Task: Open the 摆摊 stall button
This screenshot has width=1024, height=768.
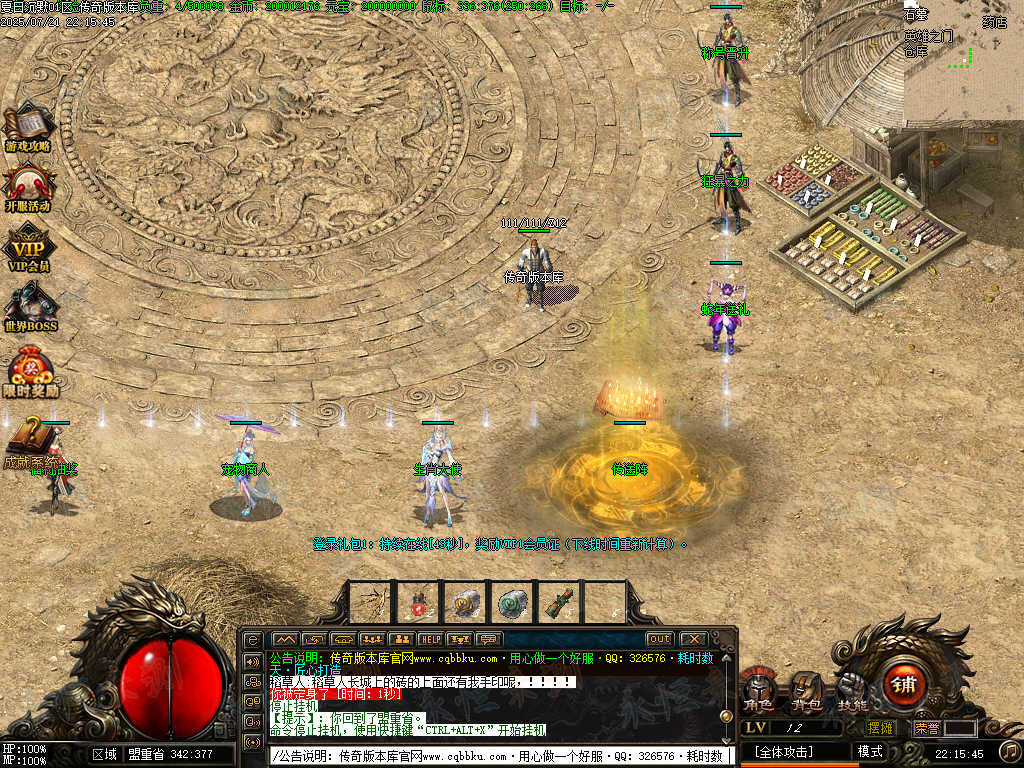Action: 880,728
